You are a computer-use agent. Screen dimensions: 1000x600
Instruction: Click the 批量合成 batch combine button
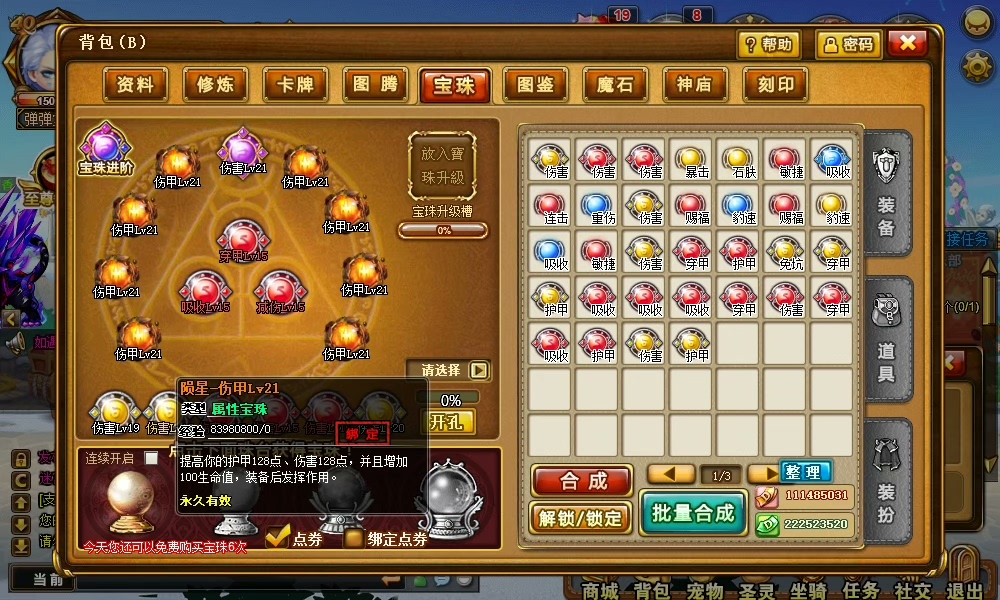(693, 514)
